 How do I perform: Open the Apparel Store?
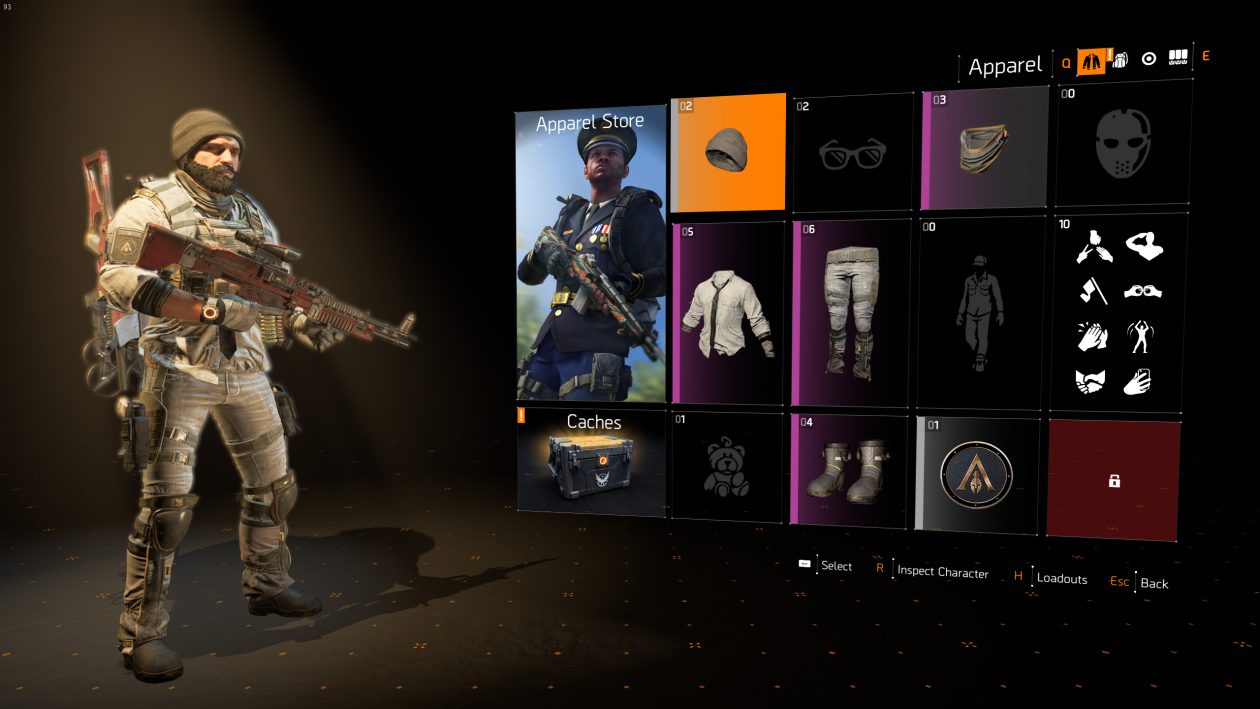point(590,254)
